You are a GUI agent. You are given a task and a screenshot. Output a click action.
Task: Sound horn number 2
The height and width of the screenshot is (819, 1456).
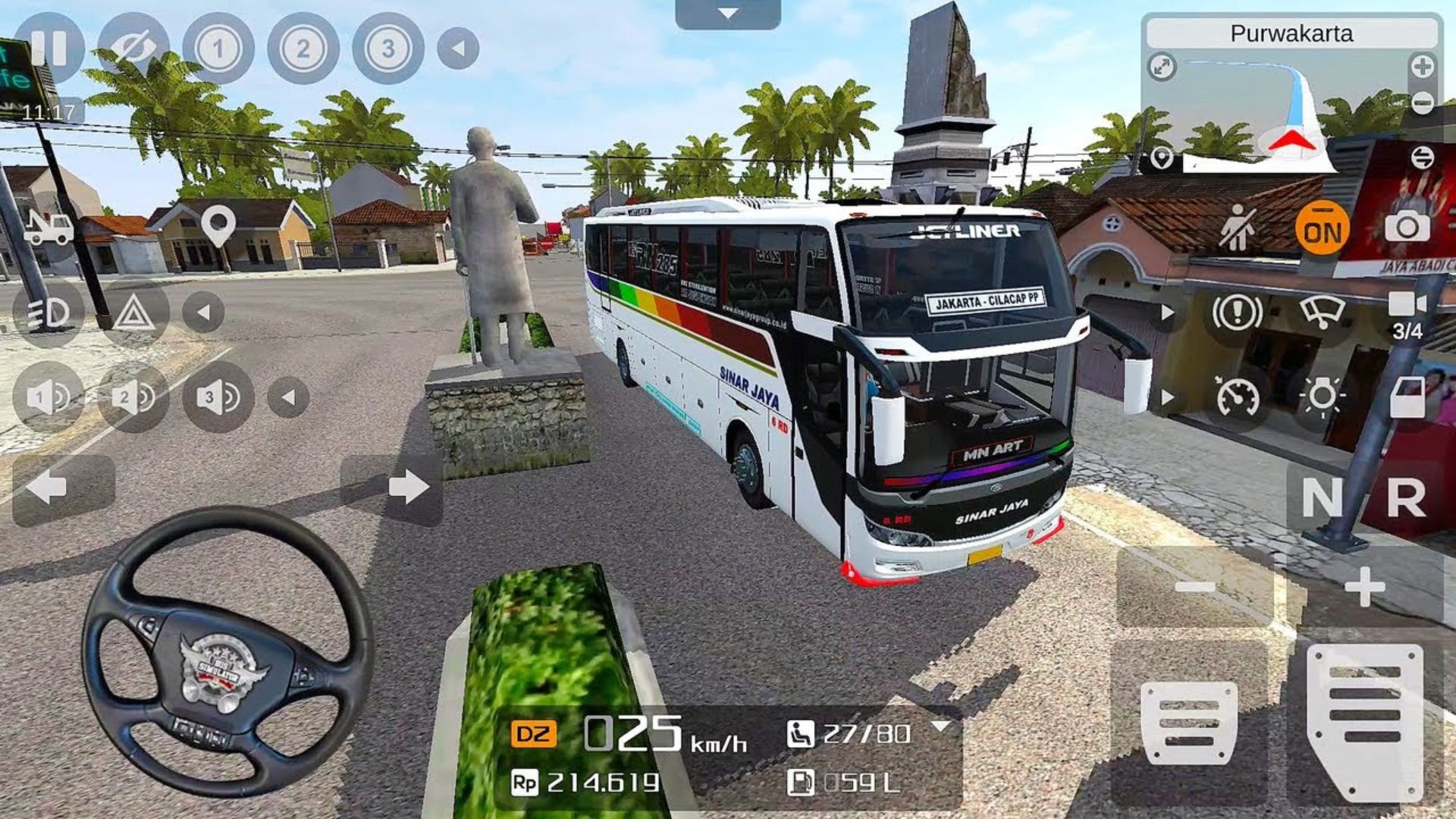click(x=133, y=397)
